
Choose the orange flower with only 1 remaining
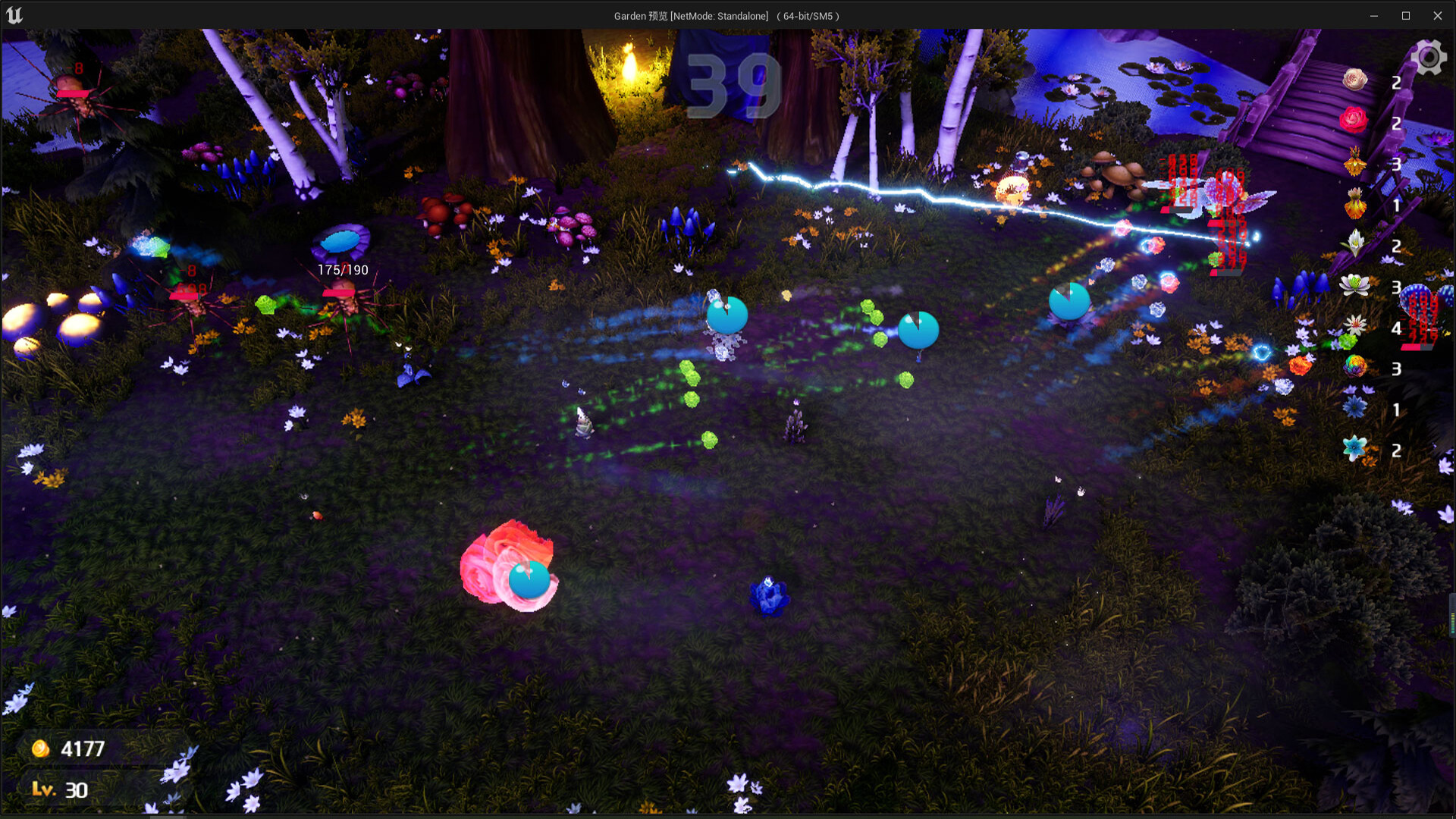(x=1357, y=205)
